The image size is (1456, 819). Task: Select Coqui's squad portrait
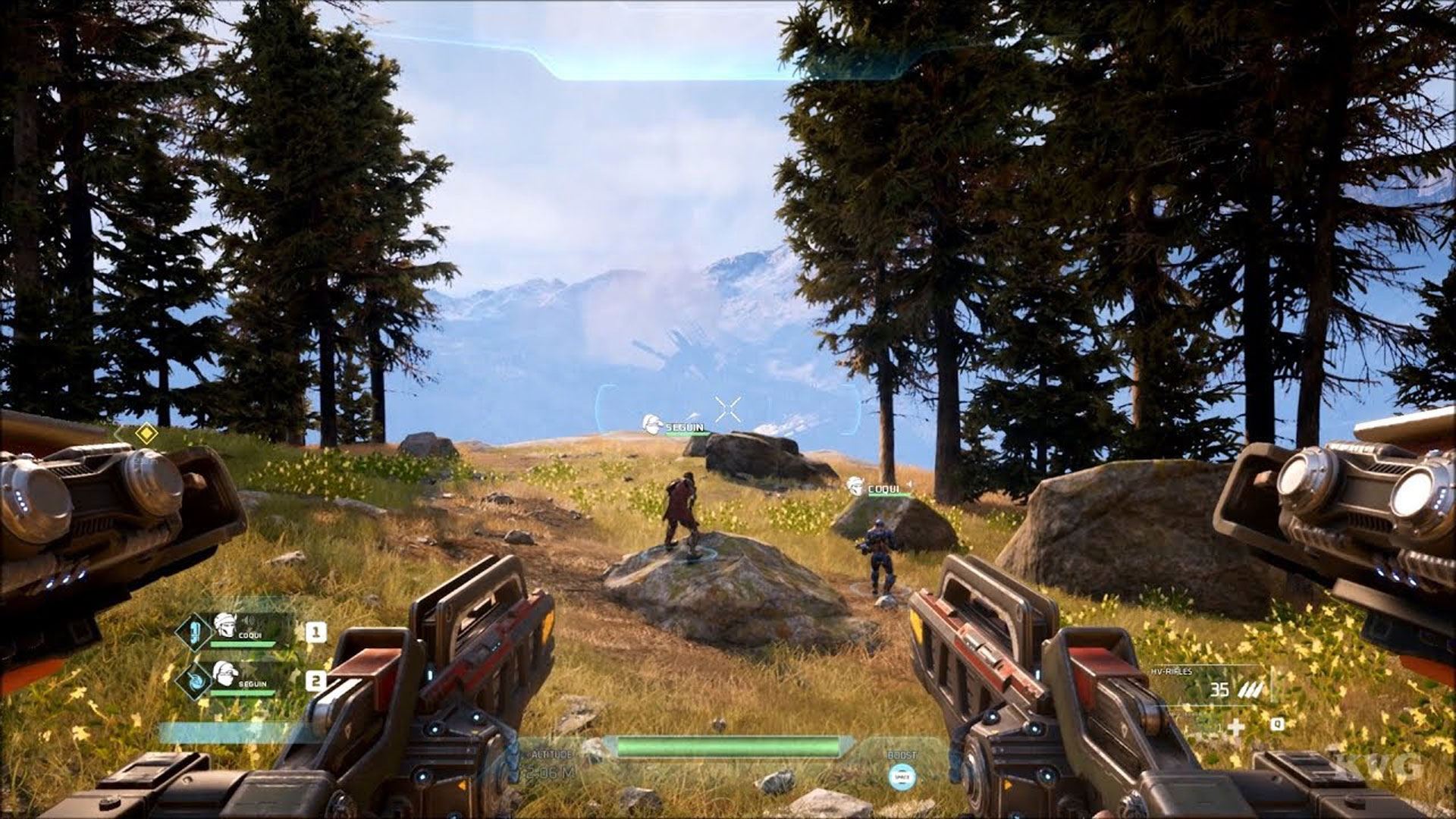click(224, 625)
